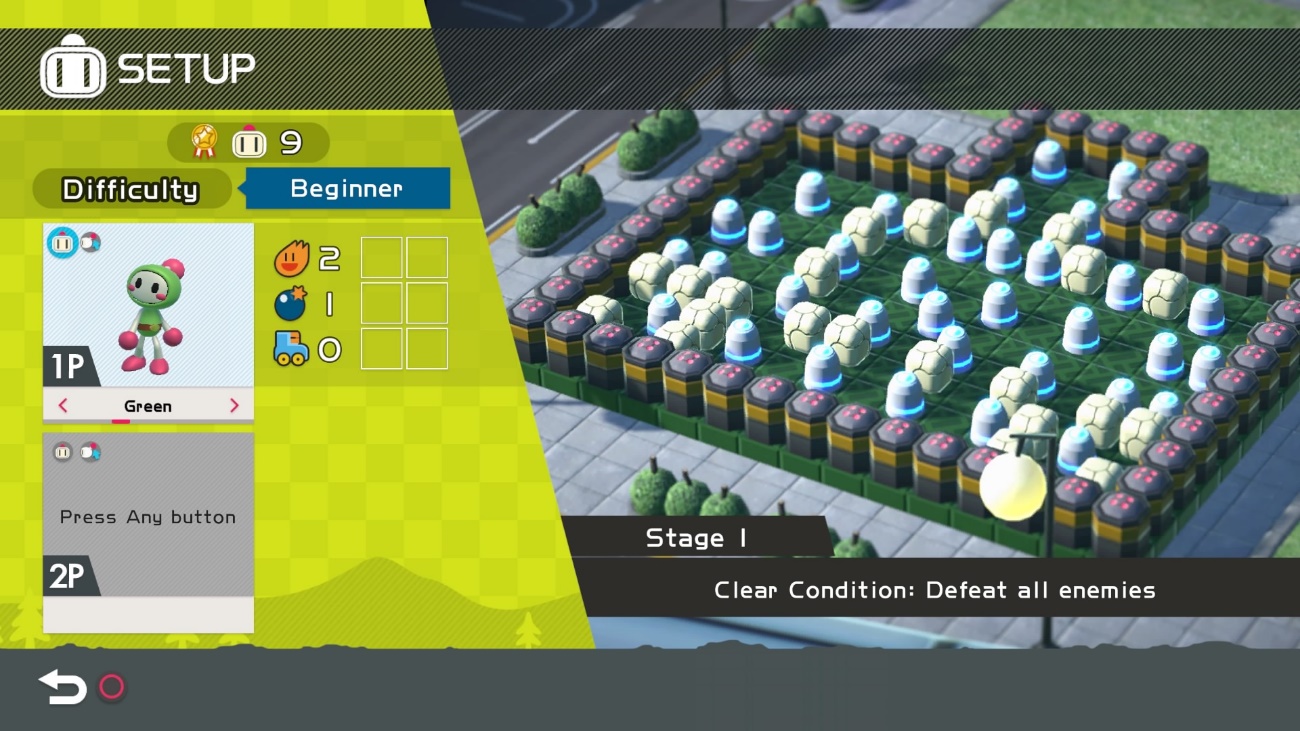The height and width of the screenshot is (731, 1300).
Task: Select the Stage 1 label
Action: pos(696,538)
